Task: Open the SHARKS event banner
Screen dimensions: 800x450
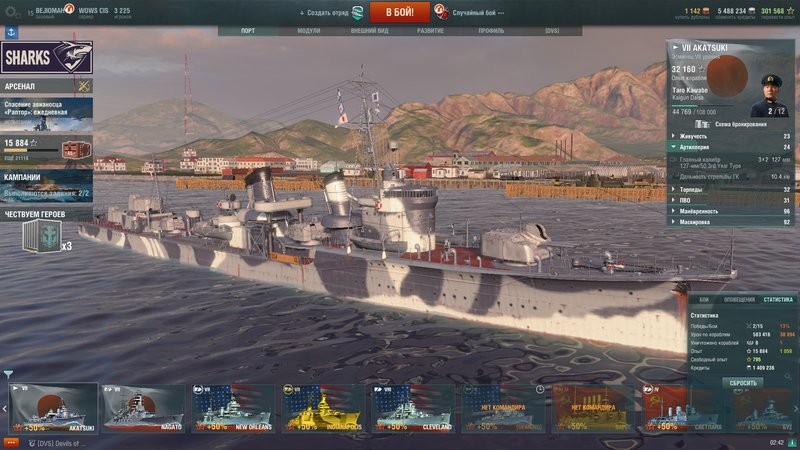Action: coord(47,58)
